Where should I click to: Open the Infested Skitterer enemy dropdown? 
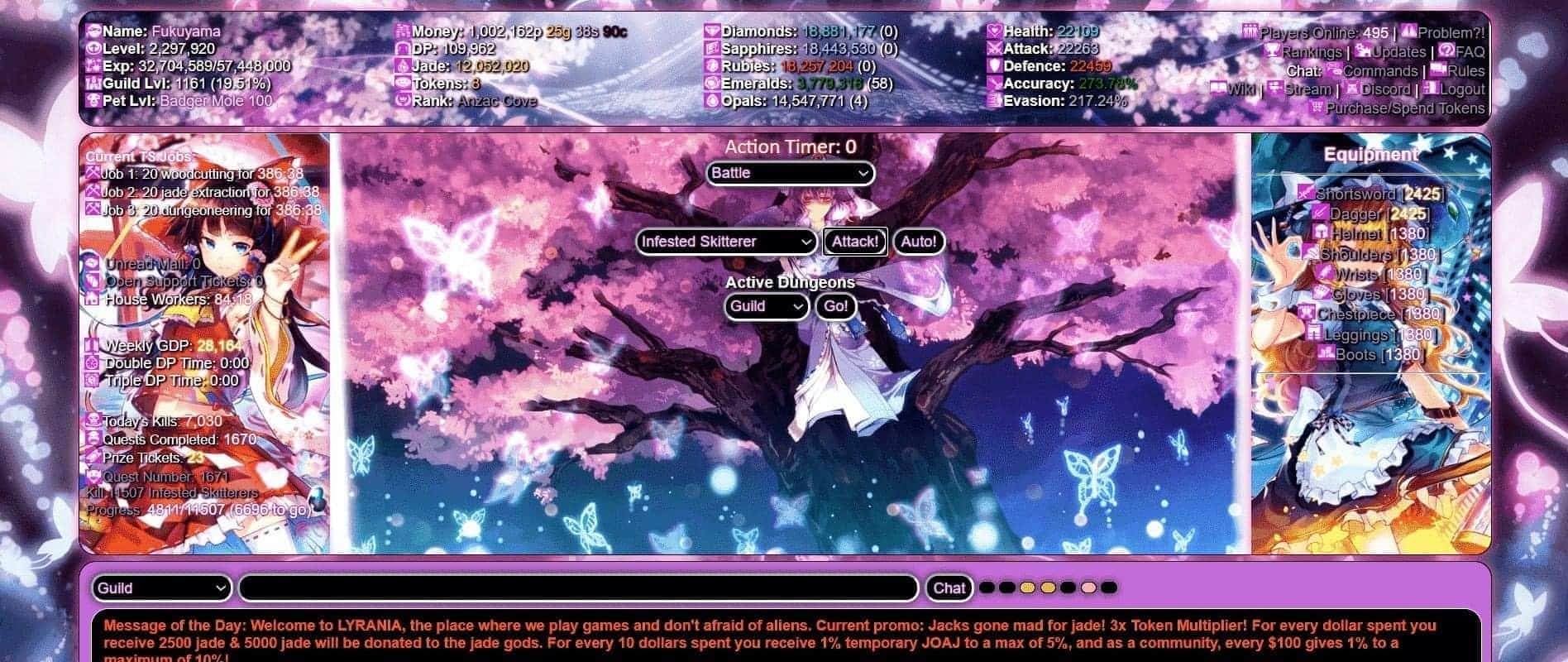pyautogui.click(x=726, y=242)
